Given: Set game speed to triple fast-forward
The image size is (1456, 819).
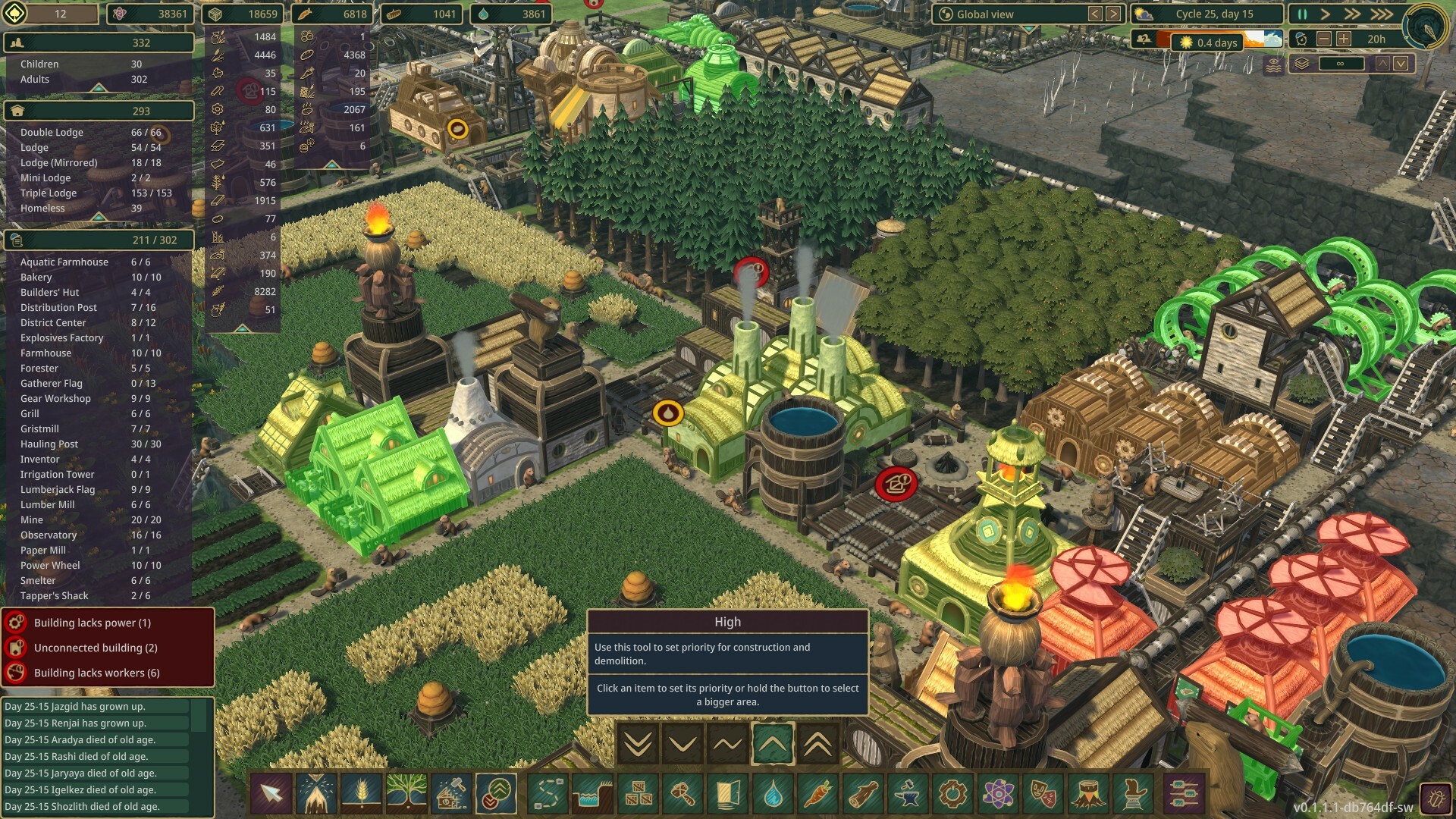Looking at the screenshot, I should coord(1381,14).
